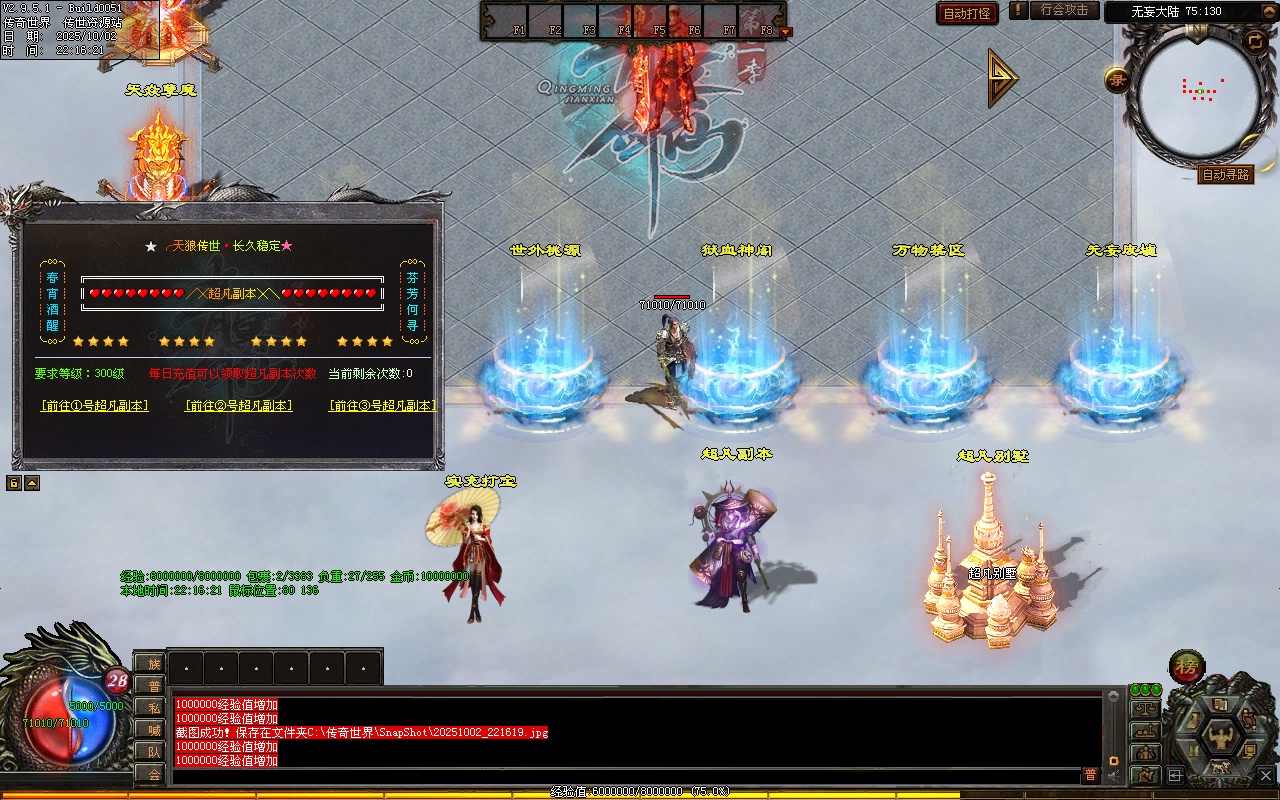This screenshot has height=800, width=1280.
Task: Open the balance scales trade button
Action: (1145, 708)
